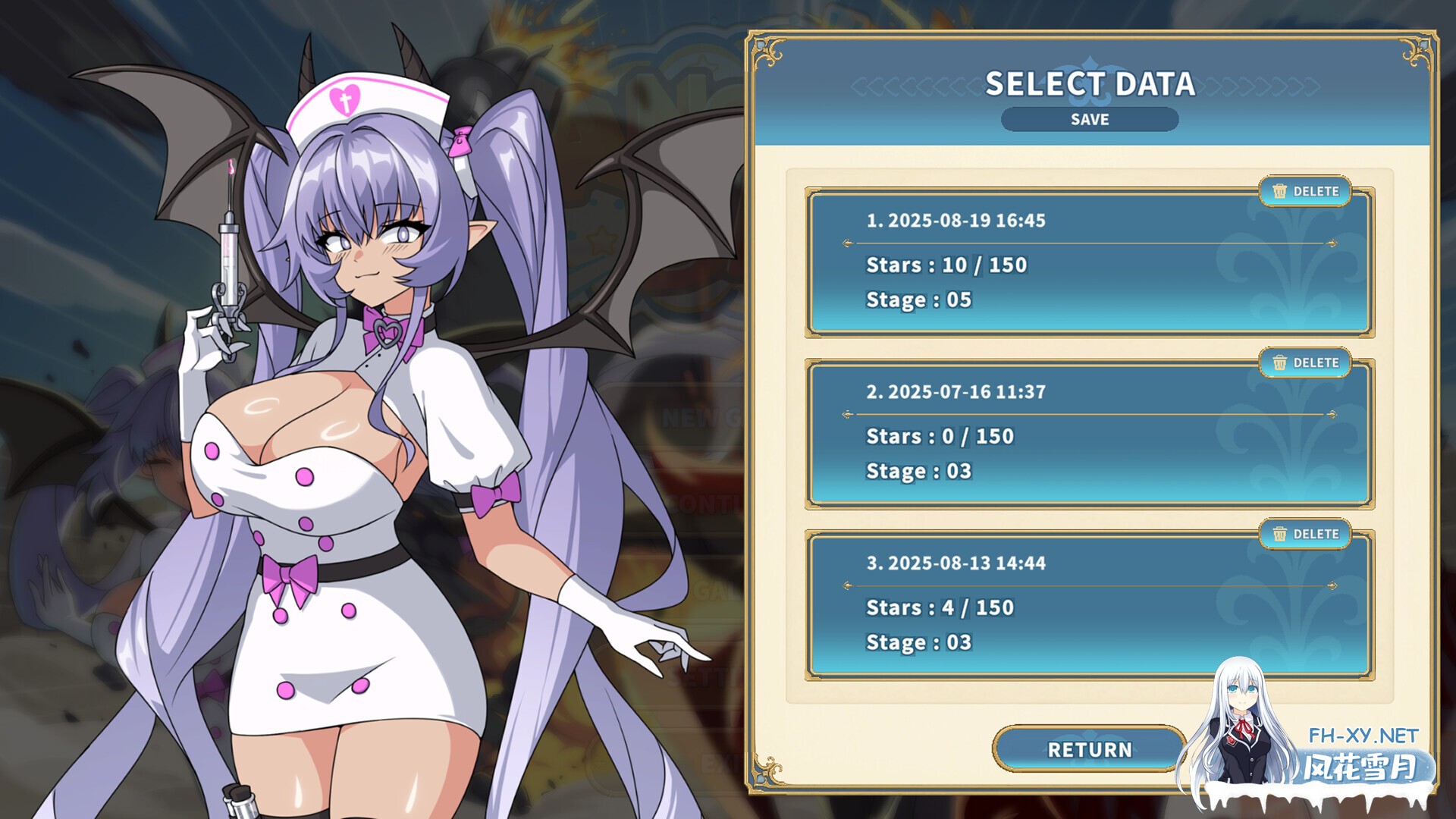
Task: Click the trash icon beside slot 2's DELETE
Action: (1281, 363)
